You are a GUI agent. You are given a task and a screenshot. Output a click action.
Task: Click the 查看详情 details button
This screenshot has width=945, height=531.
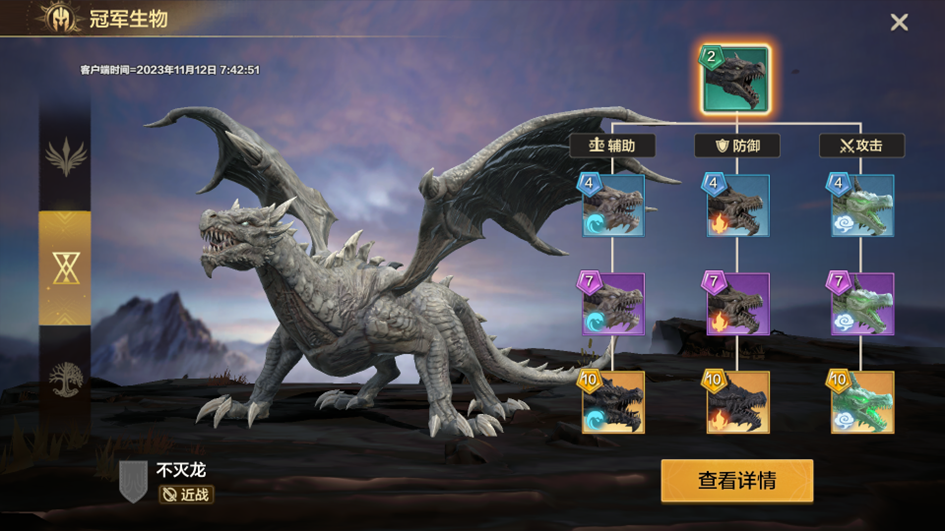tap(736, 481)
